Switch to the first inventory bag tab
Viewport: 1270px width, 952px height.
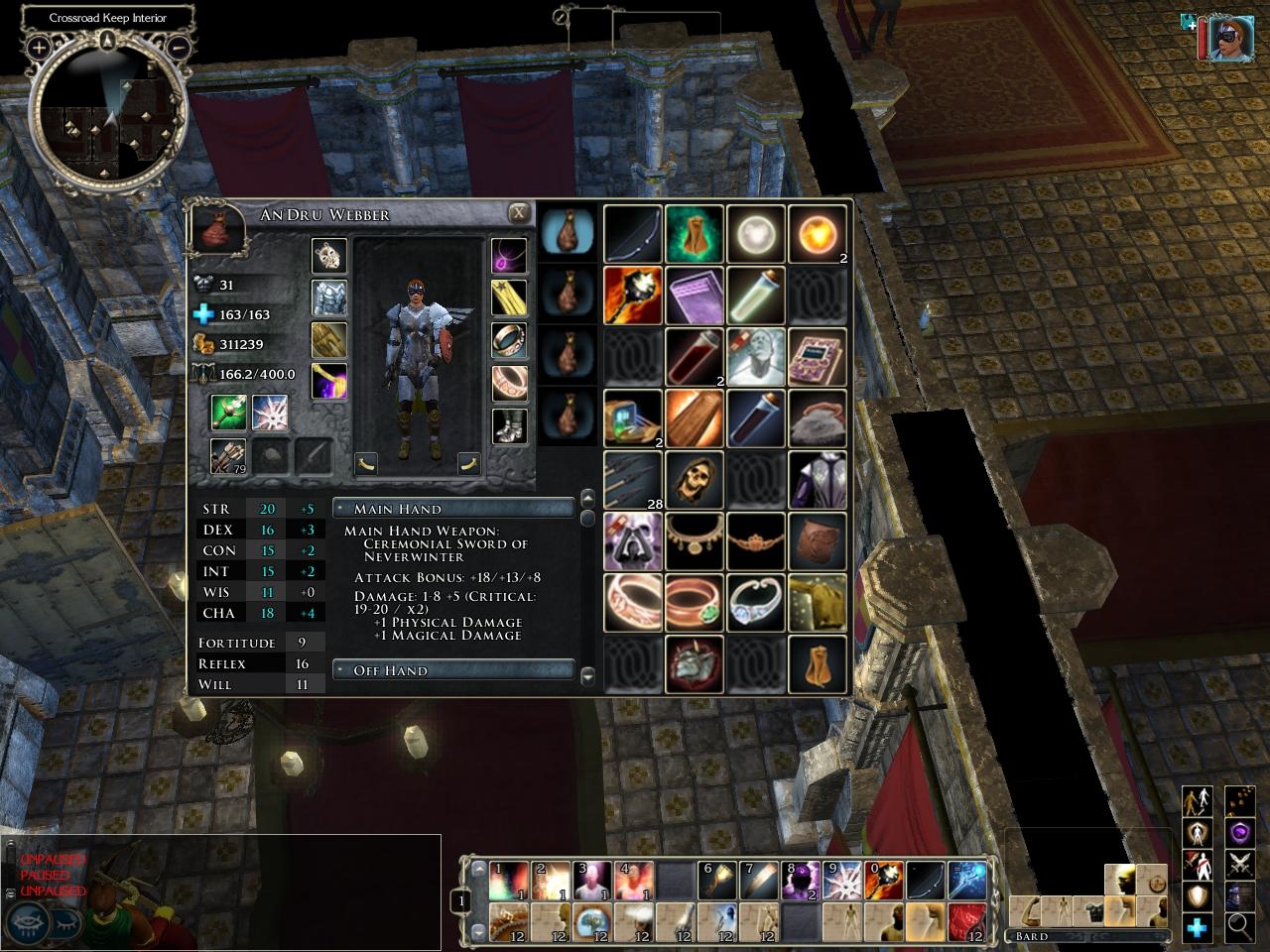569,234
